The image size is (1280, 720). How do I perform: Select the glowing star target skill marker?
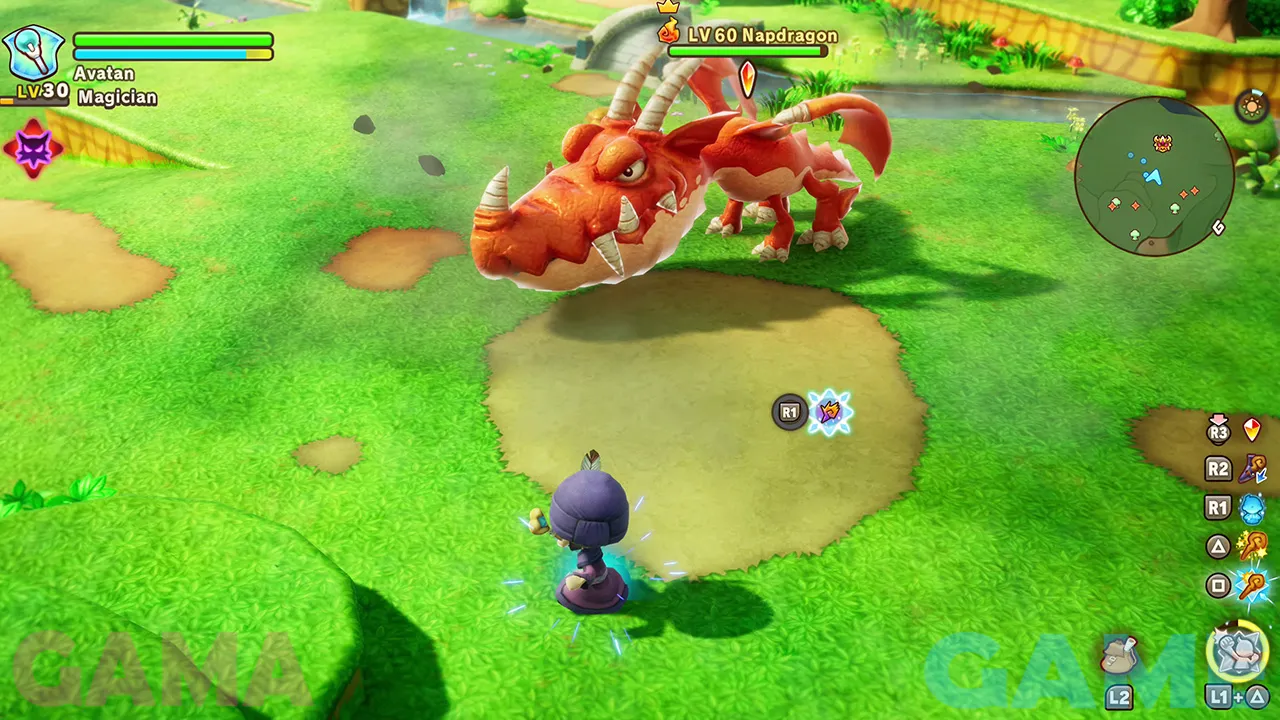point(829,412)
